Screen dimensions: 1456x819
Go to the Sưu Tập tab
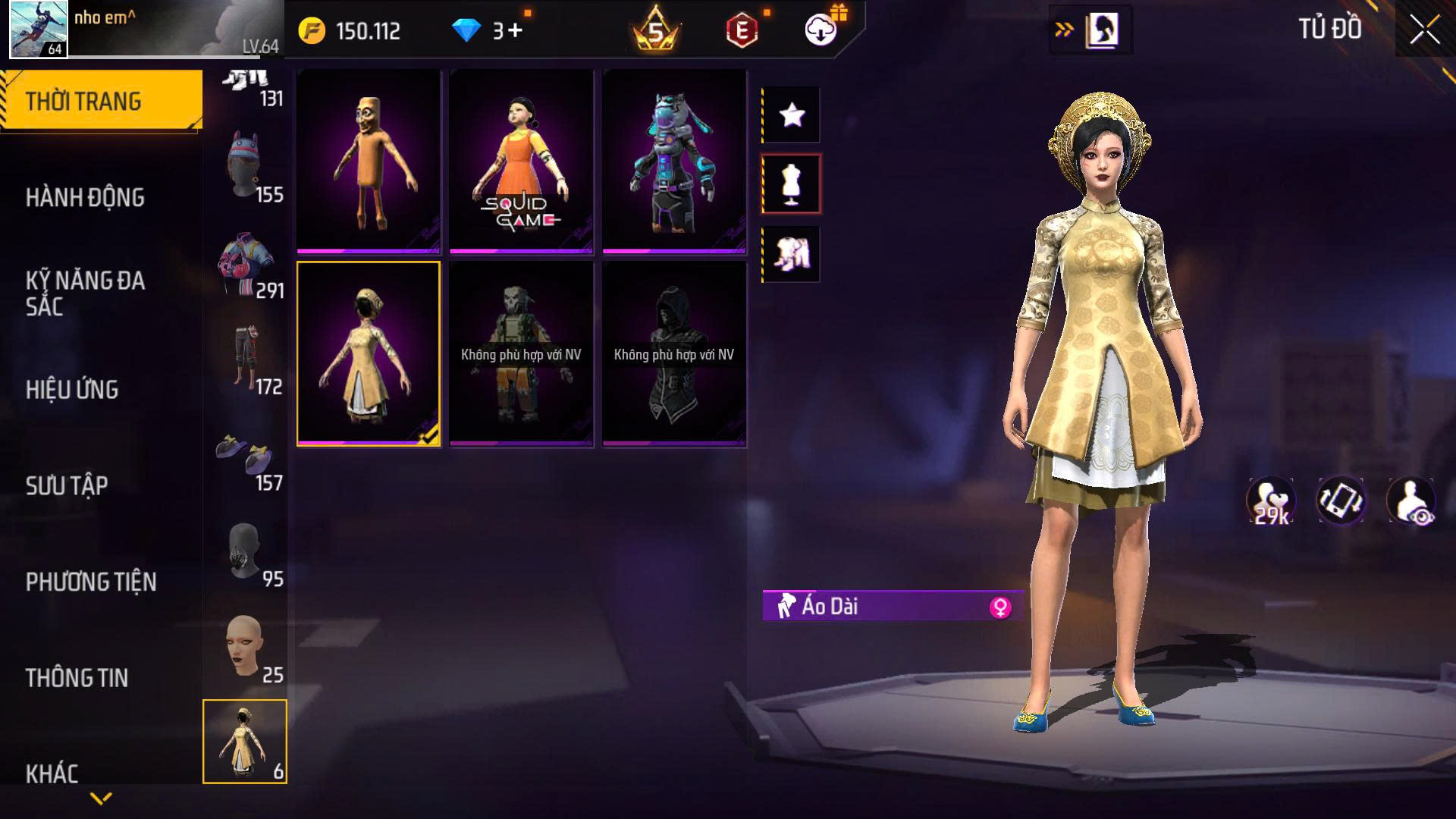(67, 485)
